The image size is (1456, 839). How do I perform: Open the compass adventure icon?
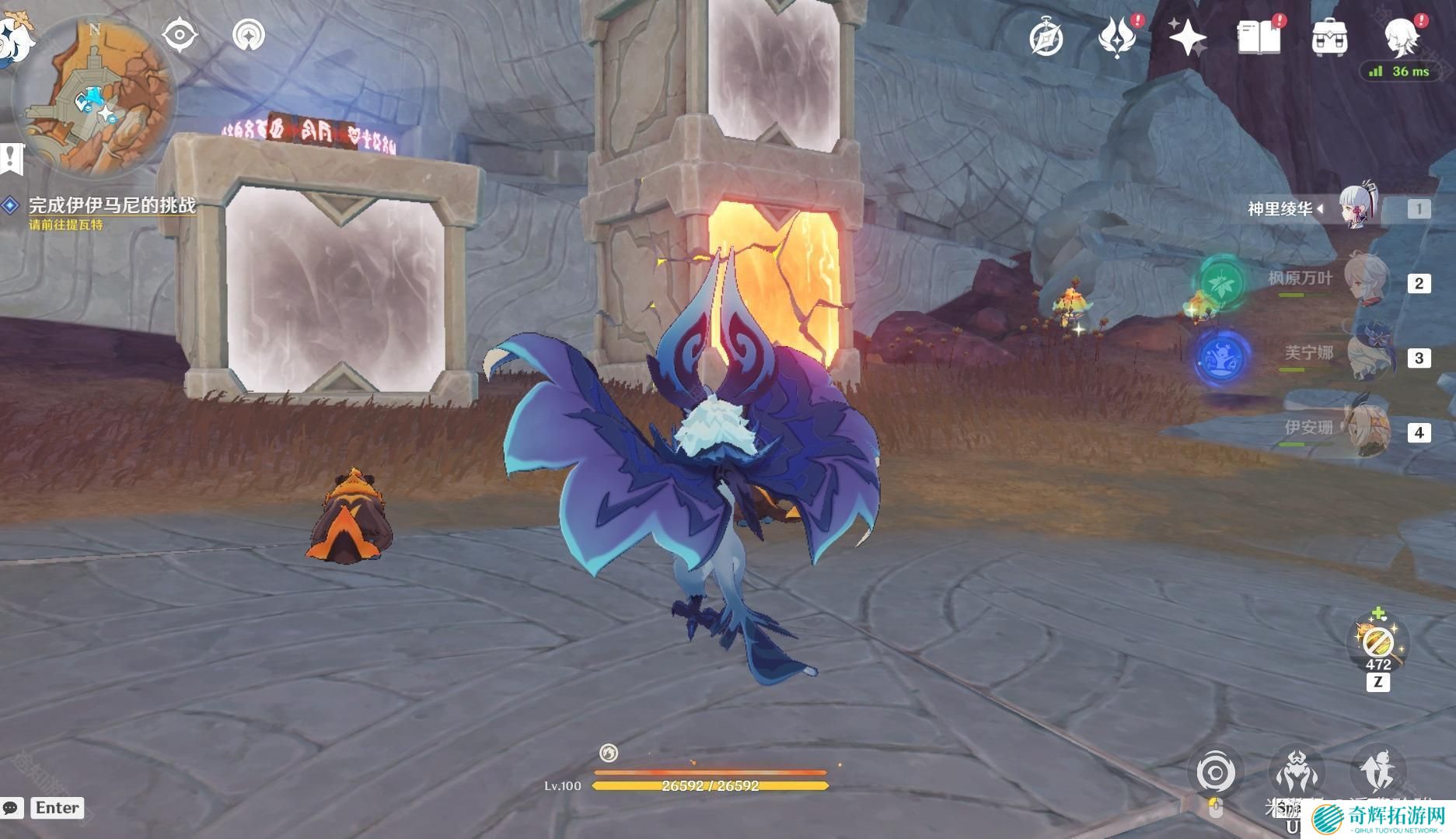pos(1046,38)
